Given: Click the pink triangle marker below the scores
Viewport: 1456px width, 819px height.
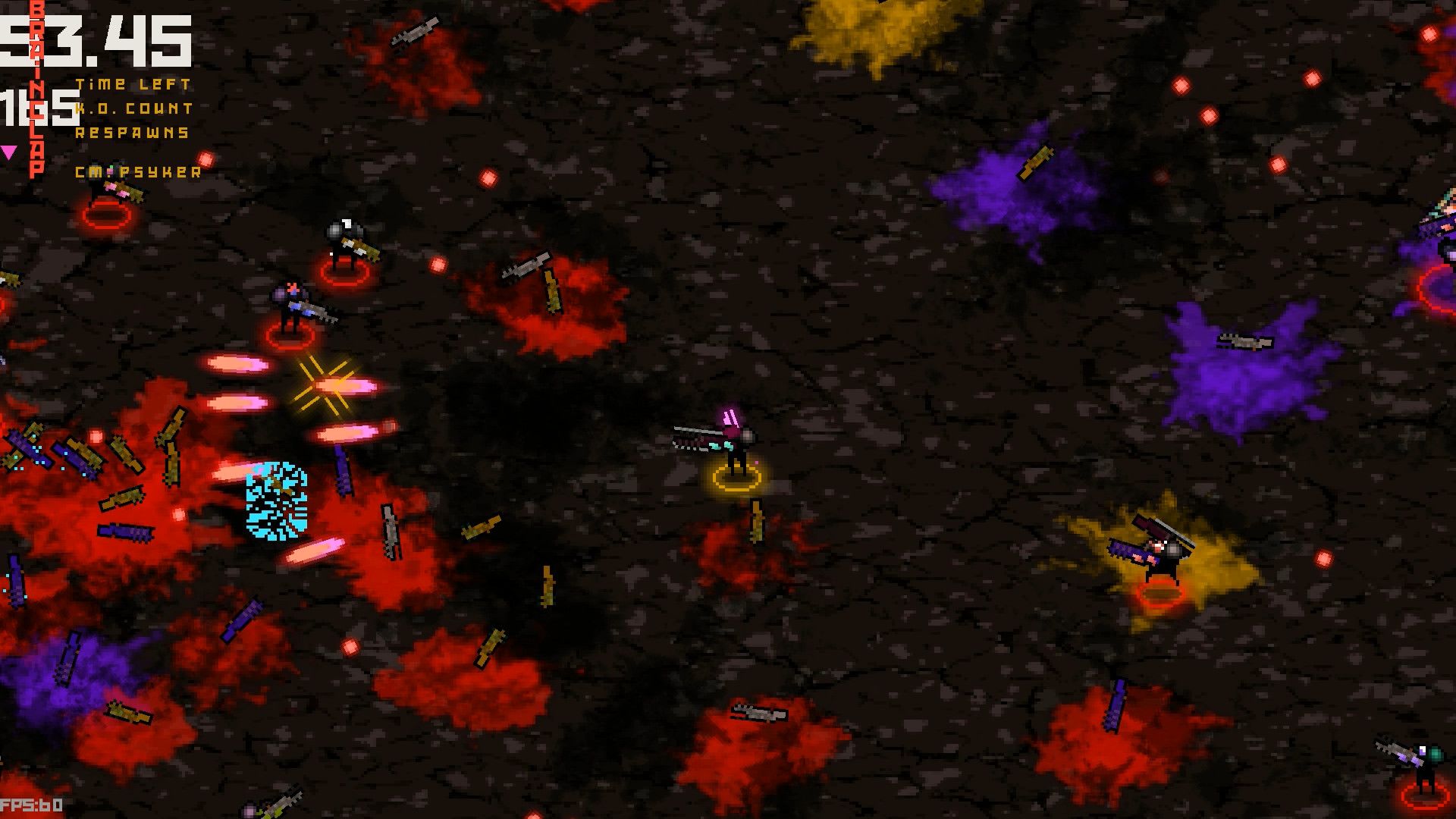Looking at the screenshot, I should [9, 152].
